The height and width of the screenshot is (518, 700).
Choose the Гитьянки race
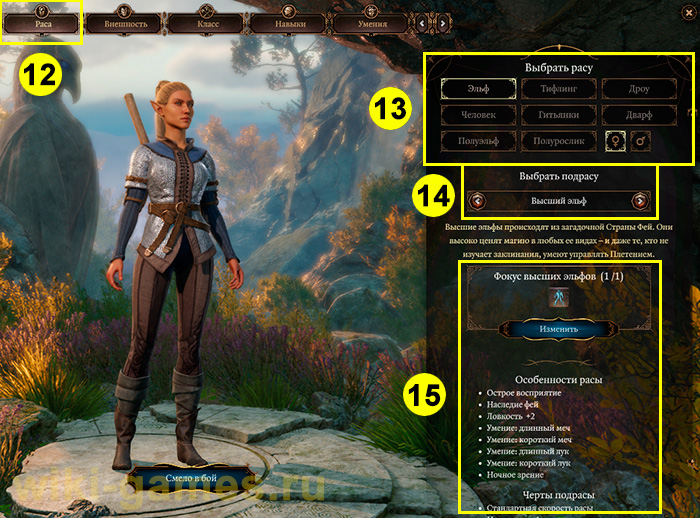pyautogui.click(x=559, y=115)
